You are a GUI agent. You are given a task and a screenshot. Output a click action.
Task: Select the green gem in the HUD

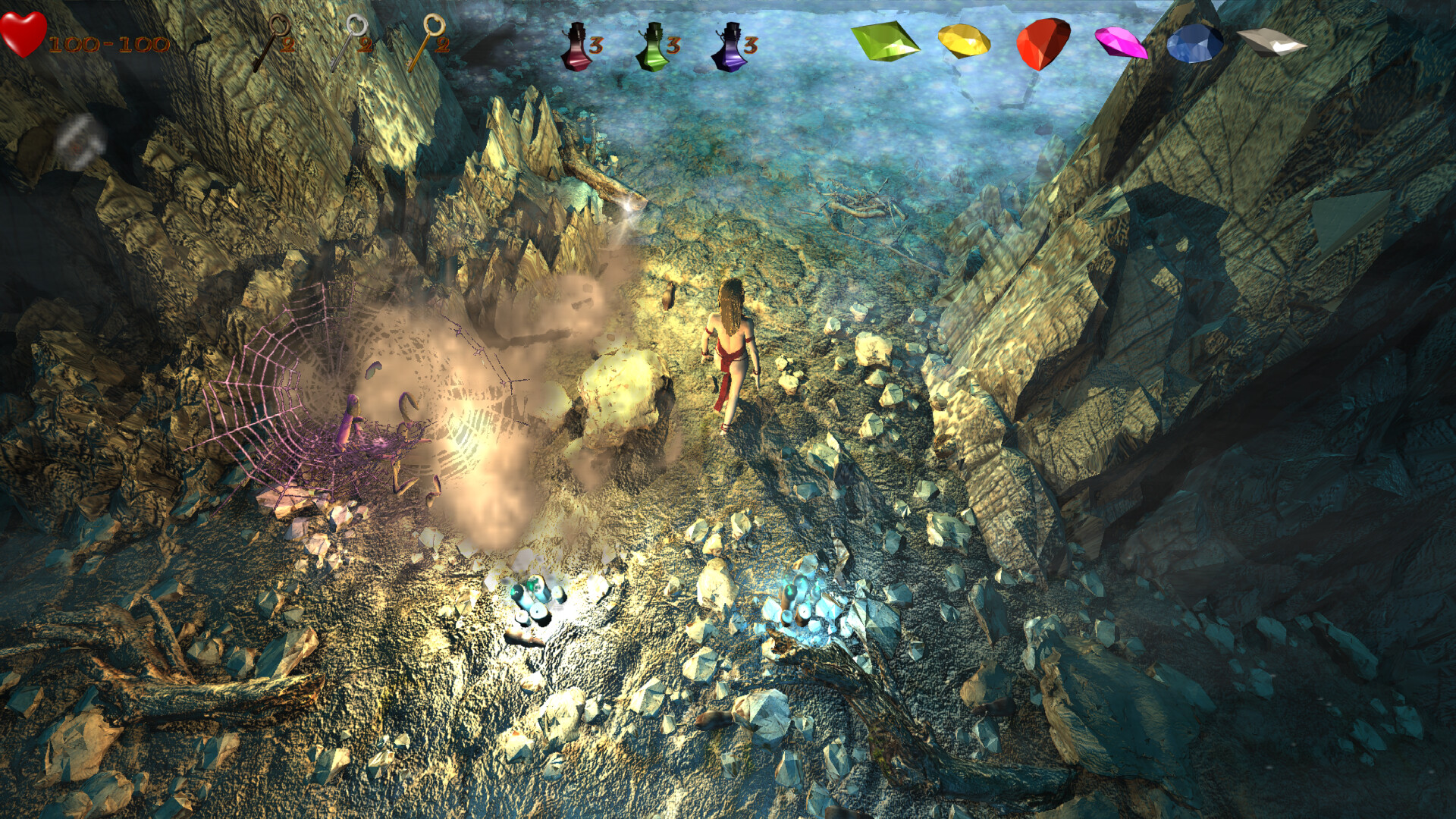(886, 42)
